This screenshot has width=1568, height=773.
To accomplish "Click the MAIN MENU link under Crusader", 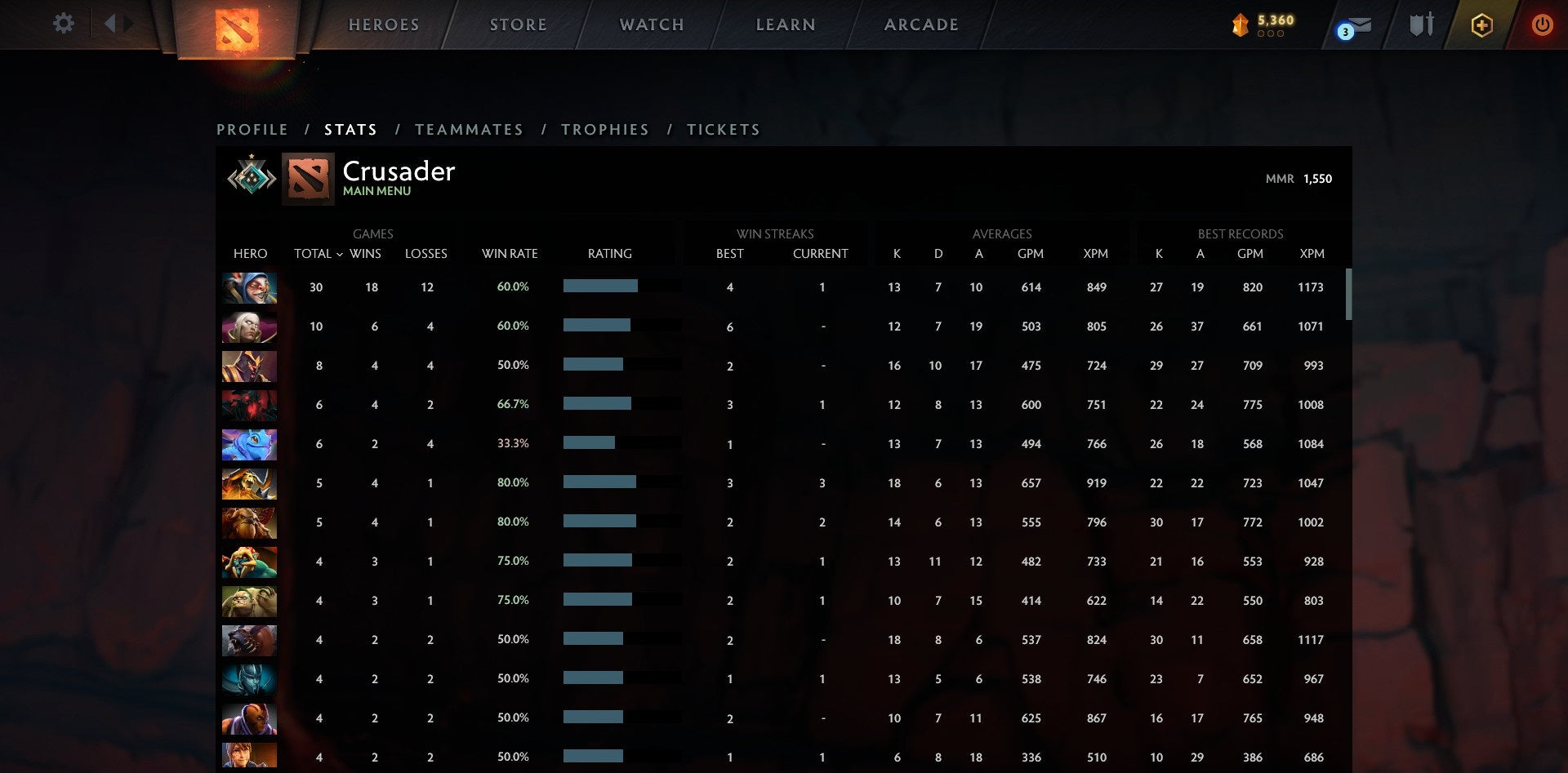I will tap(376, 190).
